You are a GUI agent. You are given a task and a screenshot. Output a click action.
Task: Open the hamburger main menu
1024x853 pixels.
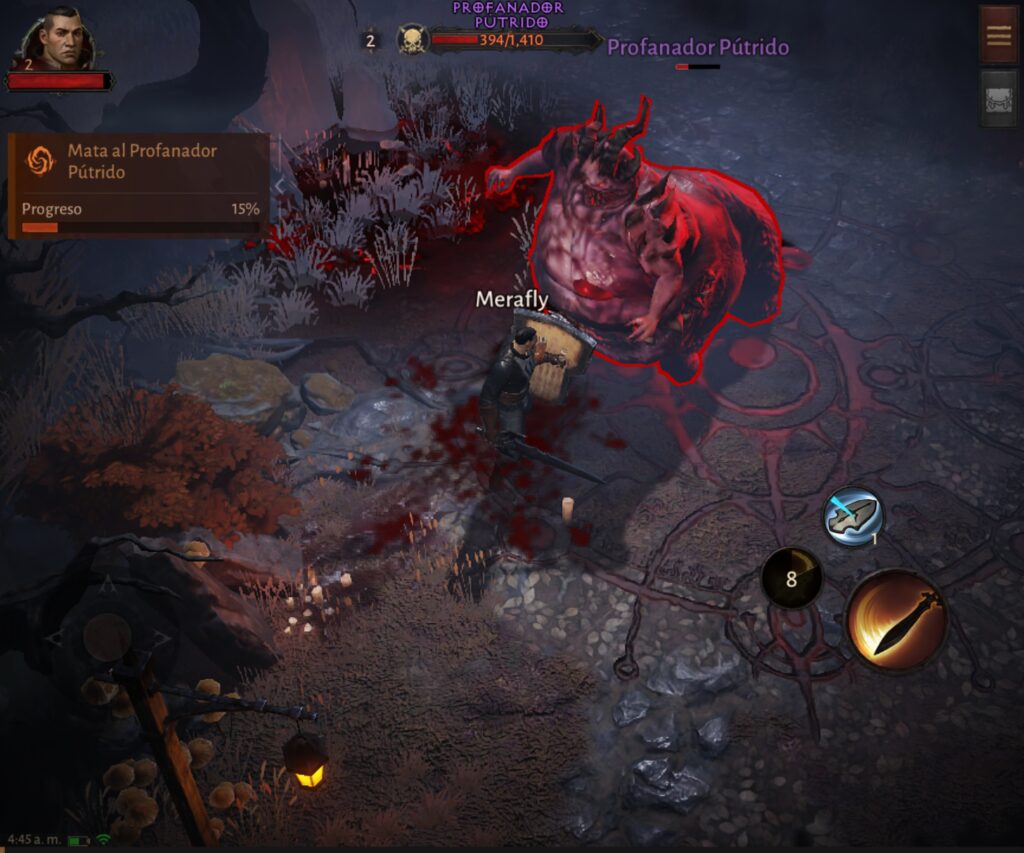click(x=998, y=35)
